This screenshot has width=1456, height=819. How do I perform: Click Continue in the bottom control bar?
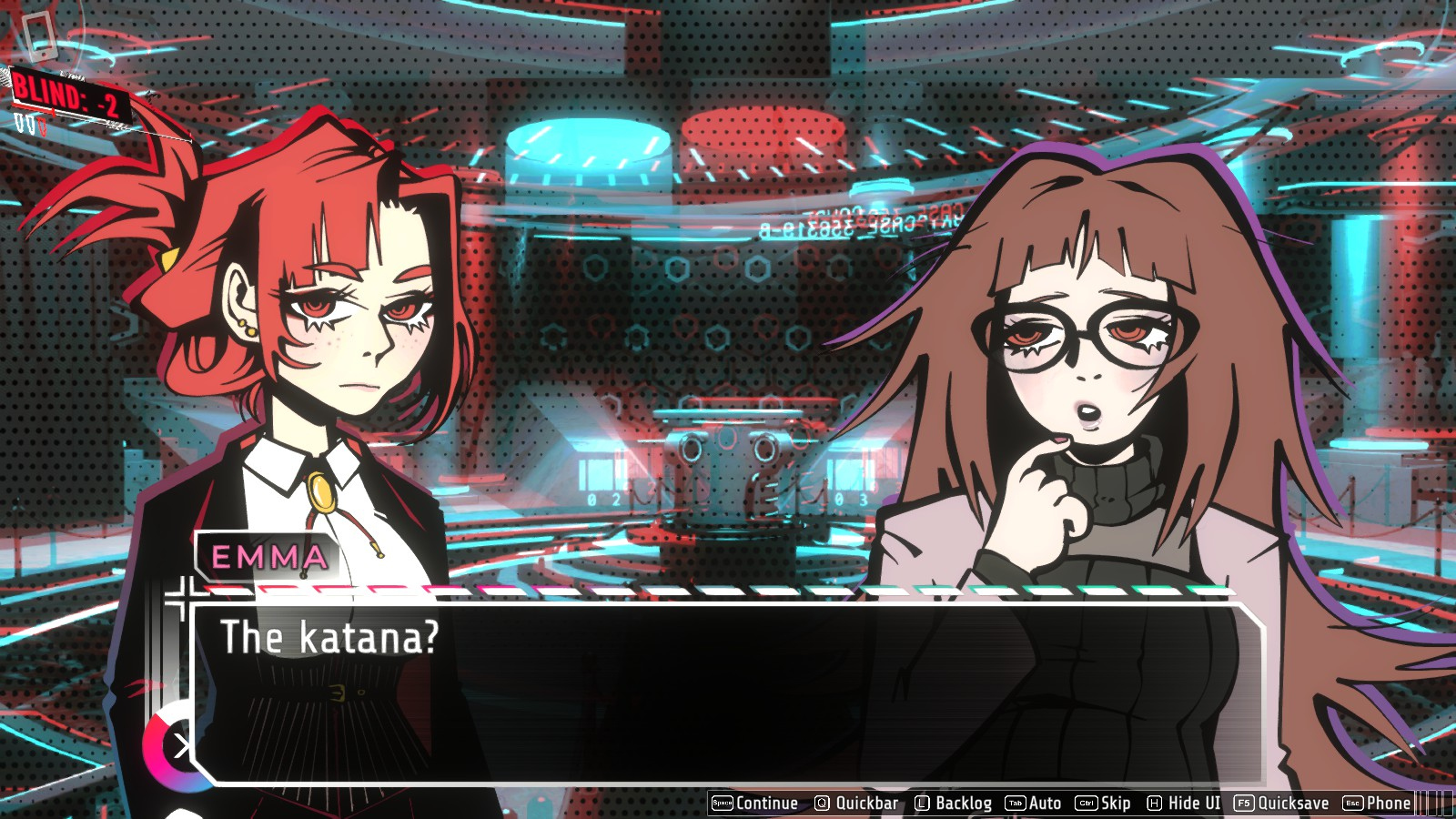755,803
